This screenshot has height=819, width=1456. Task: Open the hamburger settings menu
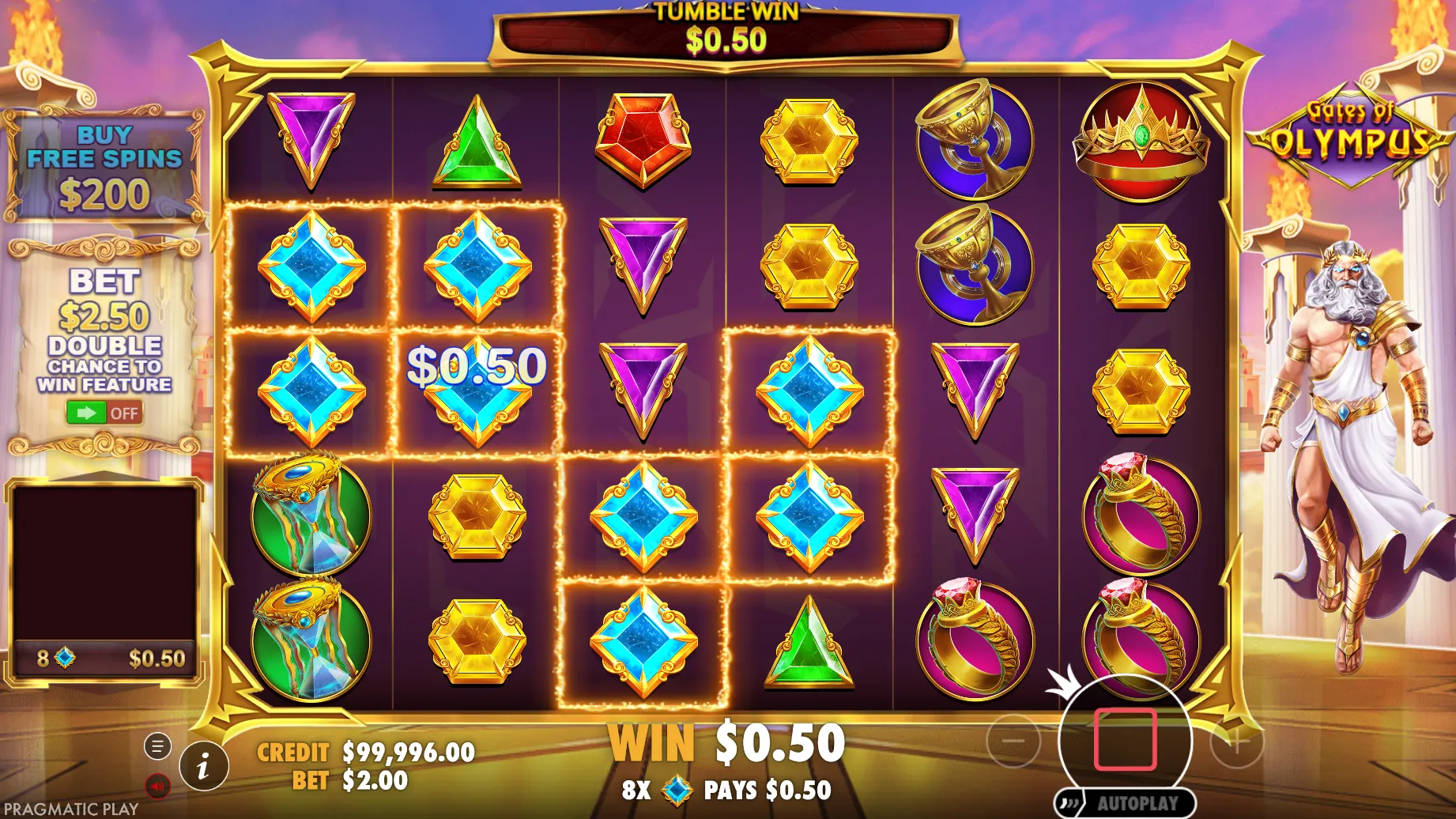tap(157, 745)
